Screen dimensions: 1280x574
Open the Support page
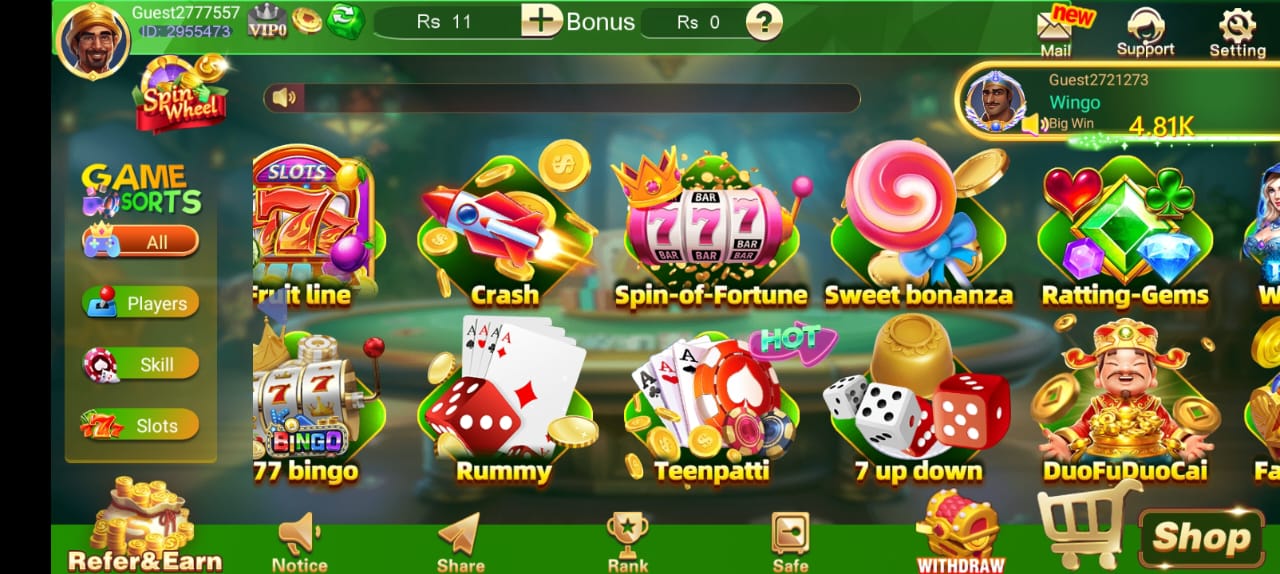coord(1145,31)
